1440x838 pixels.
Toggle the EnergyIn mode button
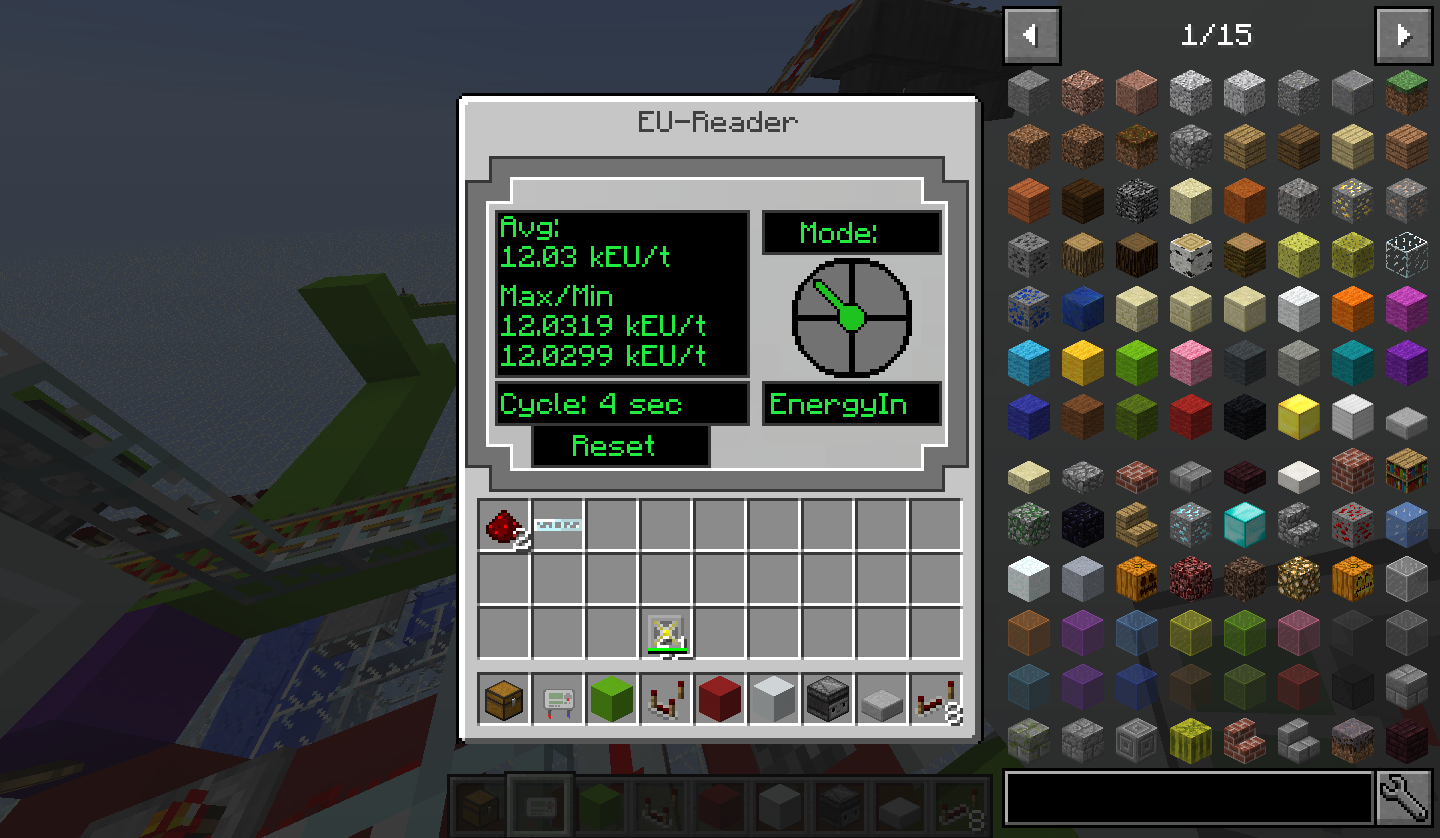point(851,404)
